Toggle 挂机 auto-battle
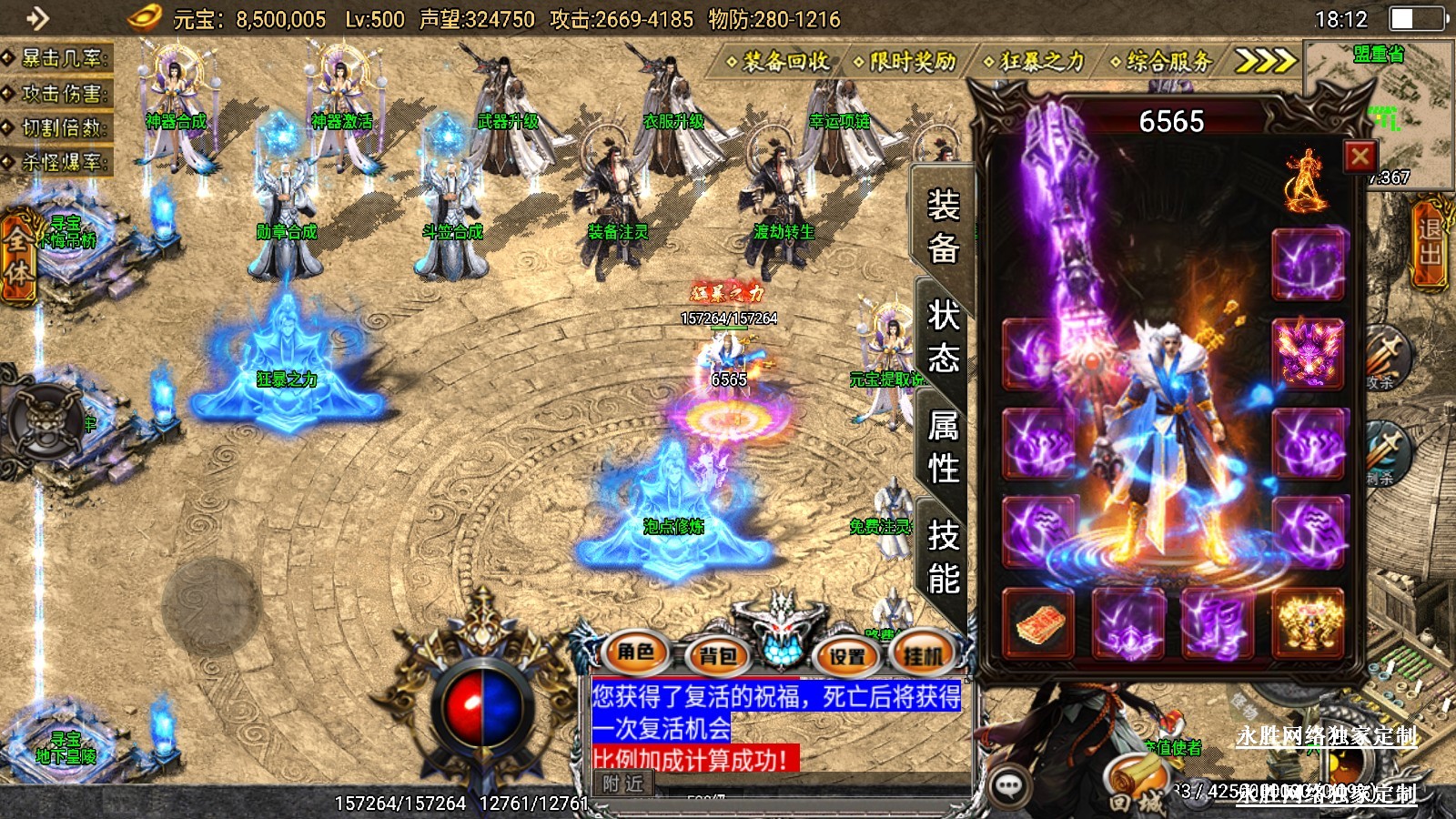Viewport: 1456px width, 819px height. click(924, 654)
